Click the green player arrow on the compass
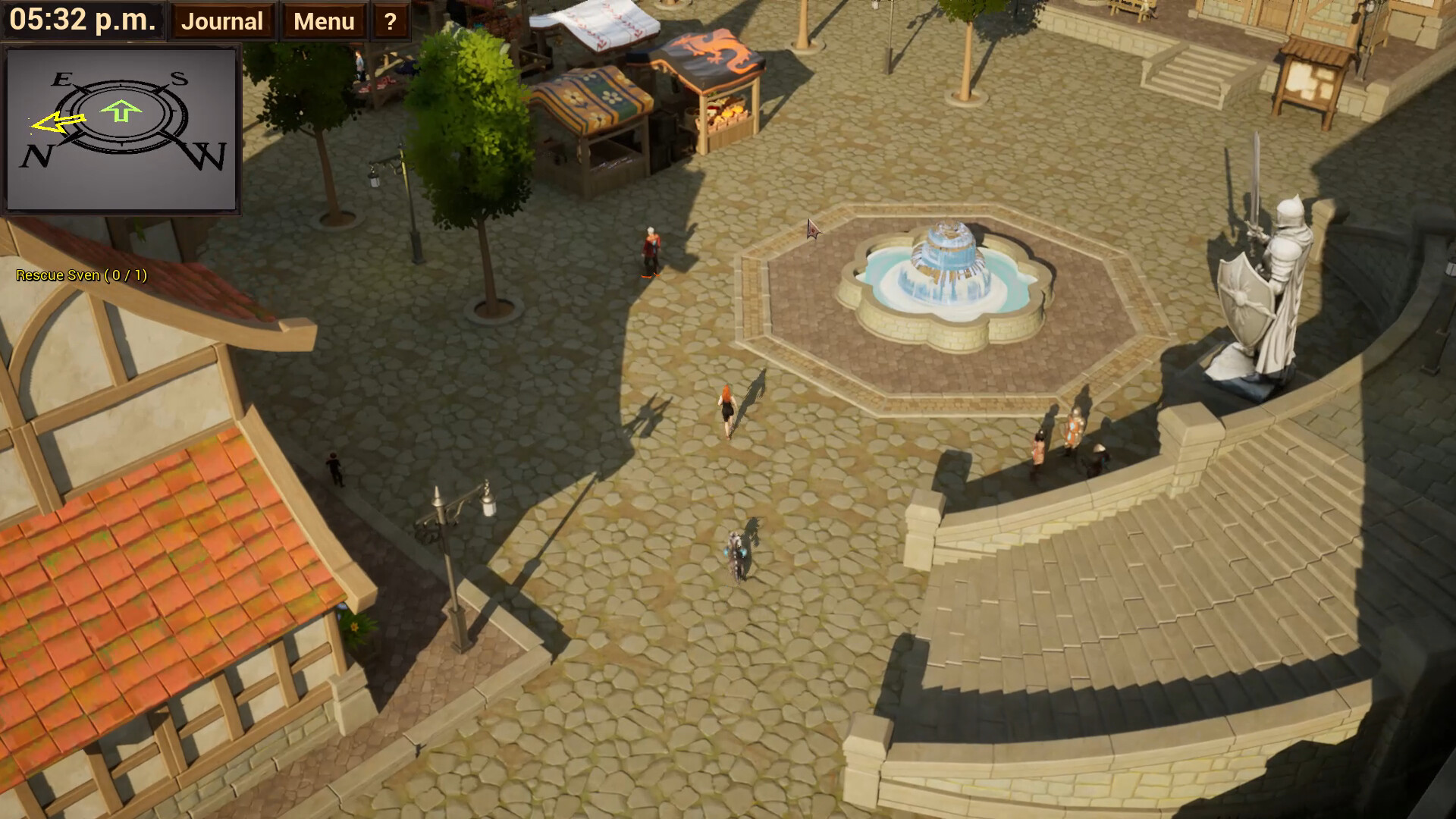The height and width of the screenshot is (819, 1456). click(120, 111)
